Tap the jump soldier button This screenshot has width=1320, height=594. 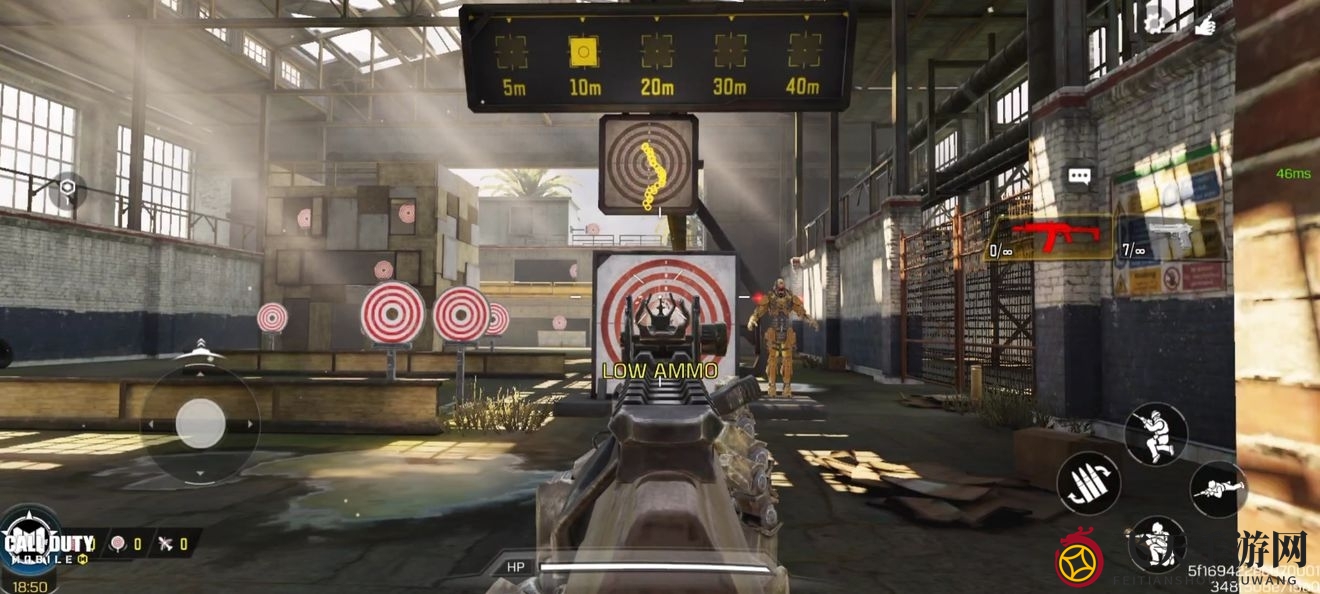tap(1156, 432)
